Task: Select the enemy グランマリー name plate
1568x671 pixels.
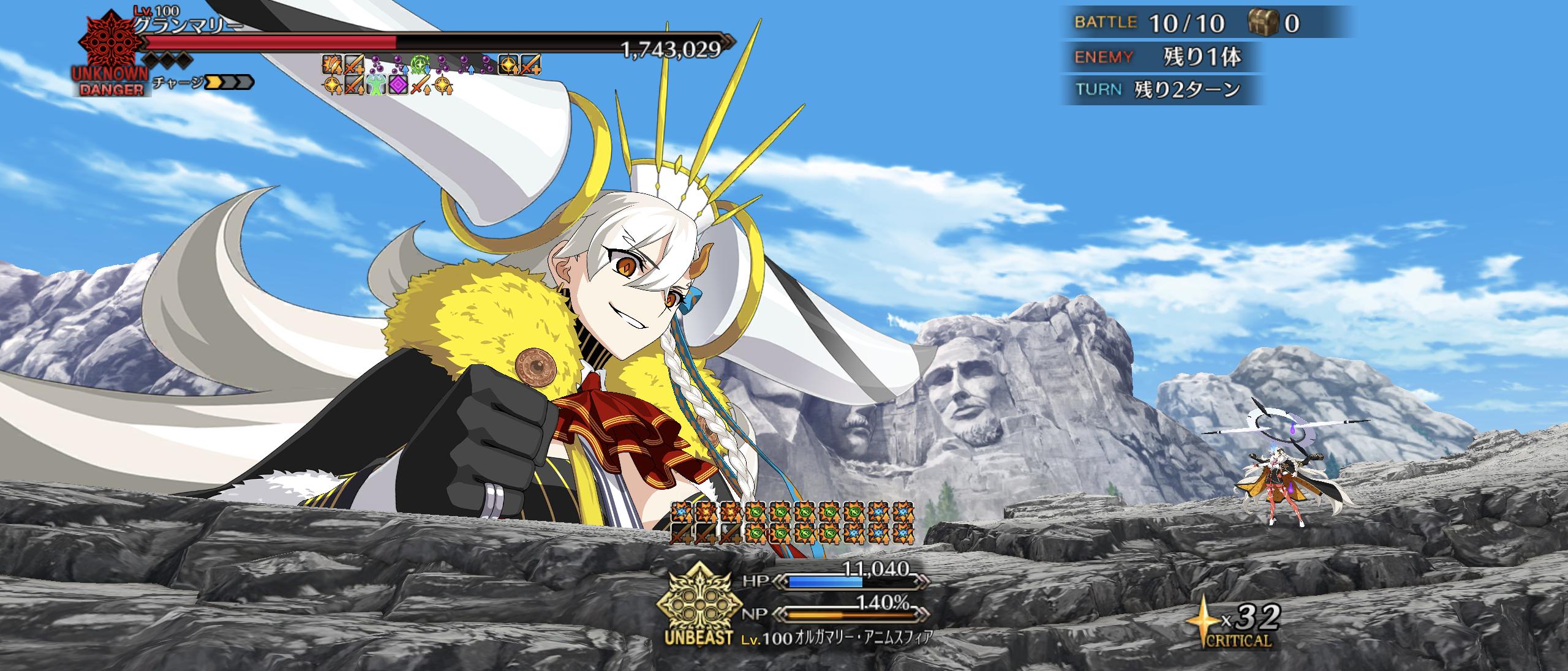Action: (x=187, y=25)
